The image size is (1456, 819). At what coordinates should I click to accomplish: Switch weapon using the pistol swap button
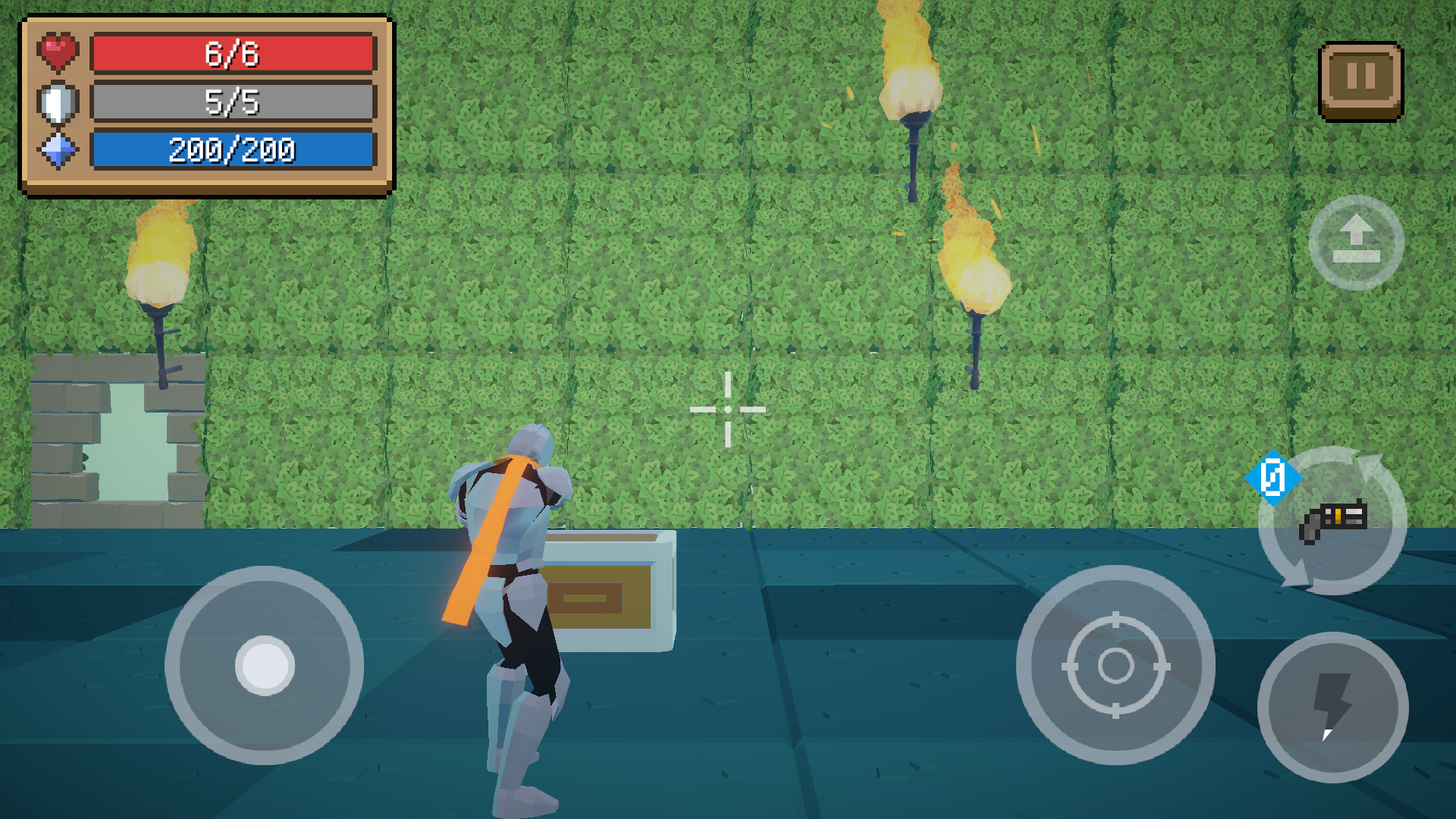tap(1332, 521)
